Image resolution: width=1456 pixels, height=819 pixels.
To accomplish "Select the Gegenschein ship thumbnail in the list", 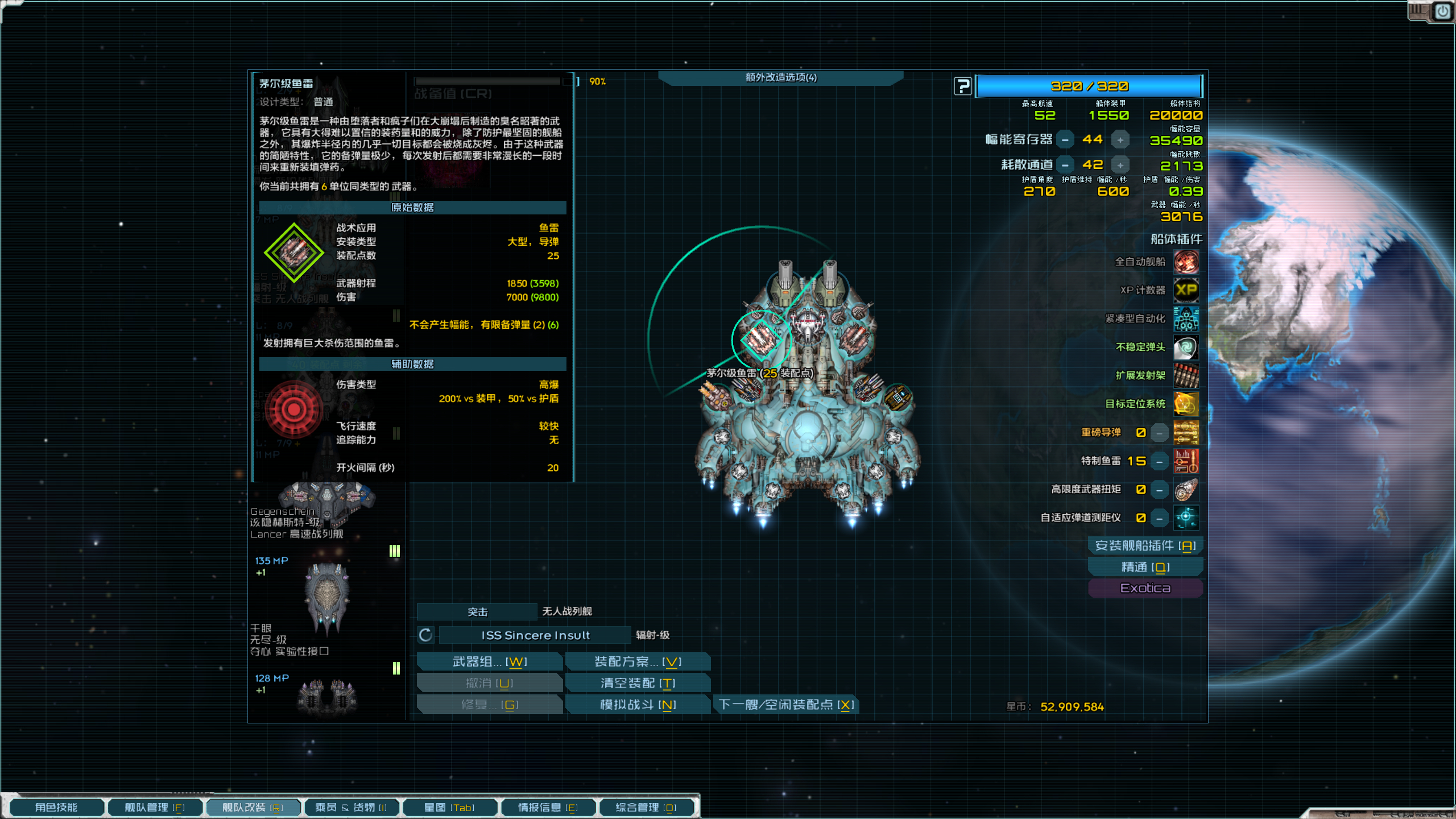I will tap(327, 498).
